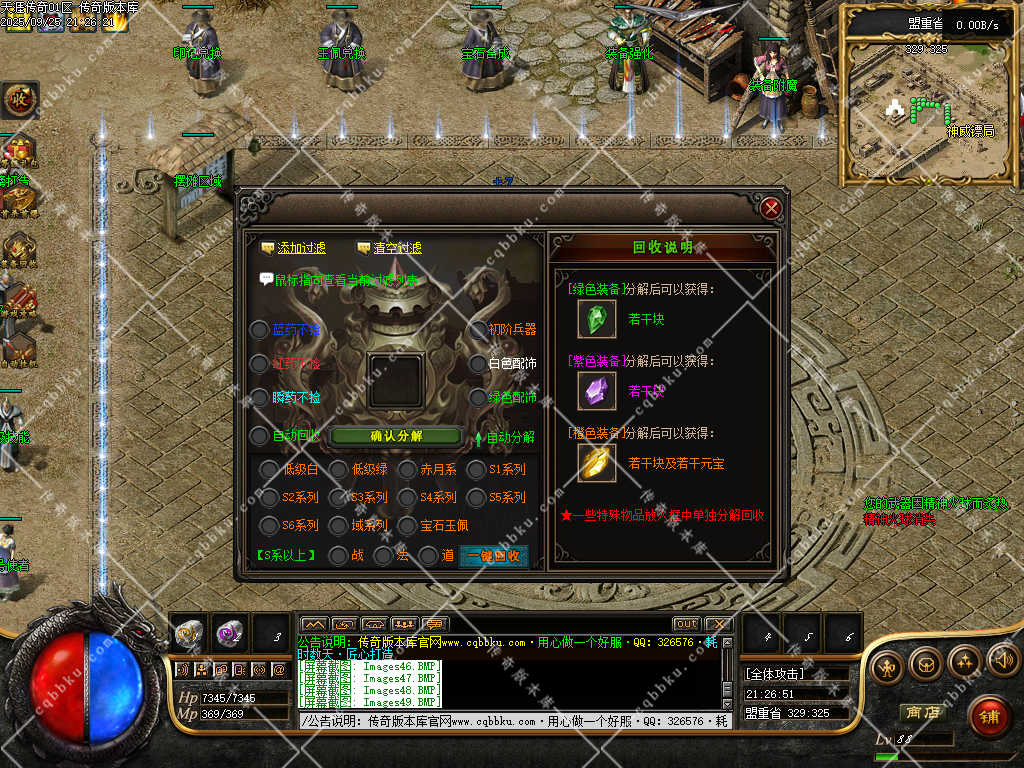This screenshot has width=1024, height=768.
Task: Toggle the 蓝药不捡 option
Action: (259, 330)
